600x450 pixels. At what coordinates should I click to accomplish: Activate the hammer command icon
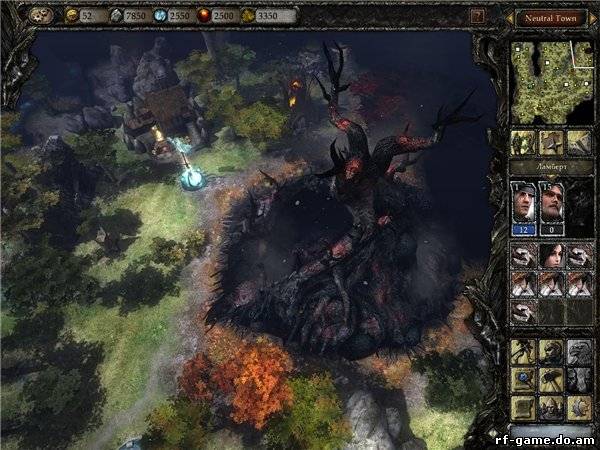click(x=551, y=380)
